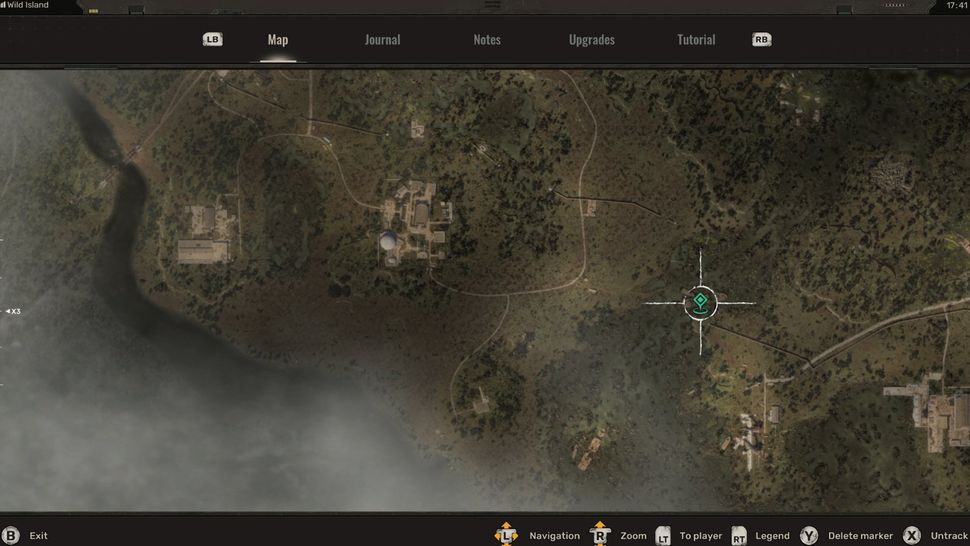This screenshot has height=546, width=970.
Task: Click the Exit option
Action: click(38, 536)
